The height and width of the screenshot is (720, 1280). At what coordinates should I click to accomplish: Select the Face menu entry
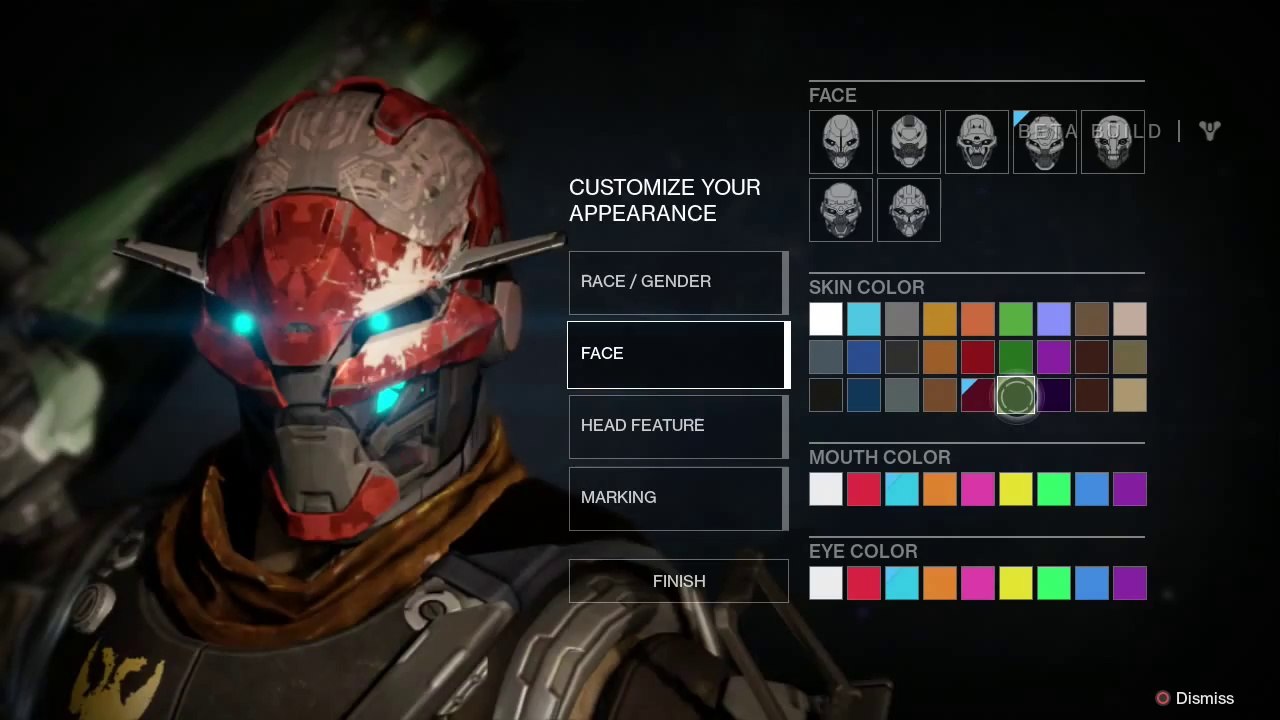(x=678, y=354)
